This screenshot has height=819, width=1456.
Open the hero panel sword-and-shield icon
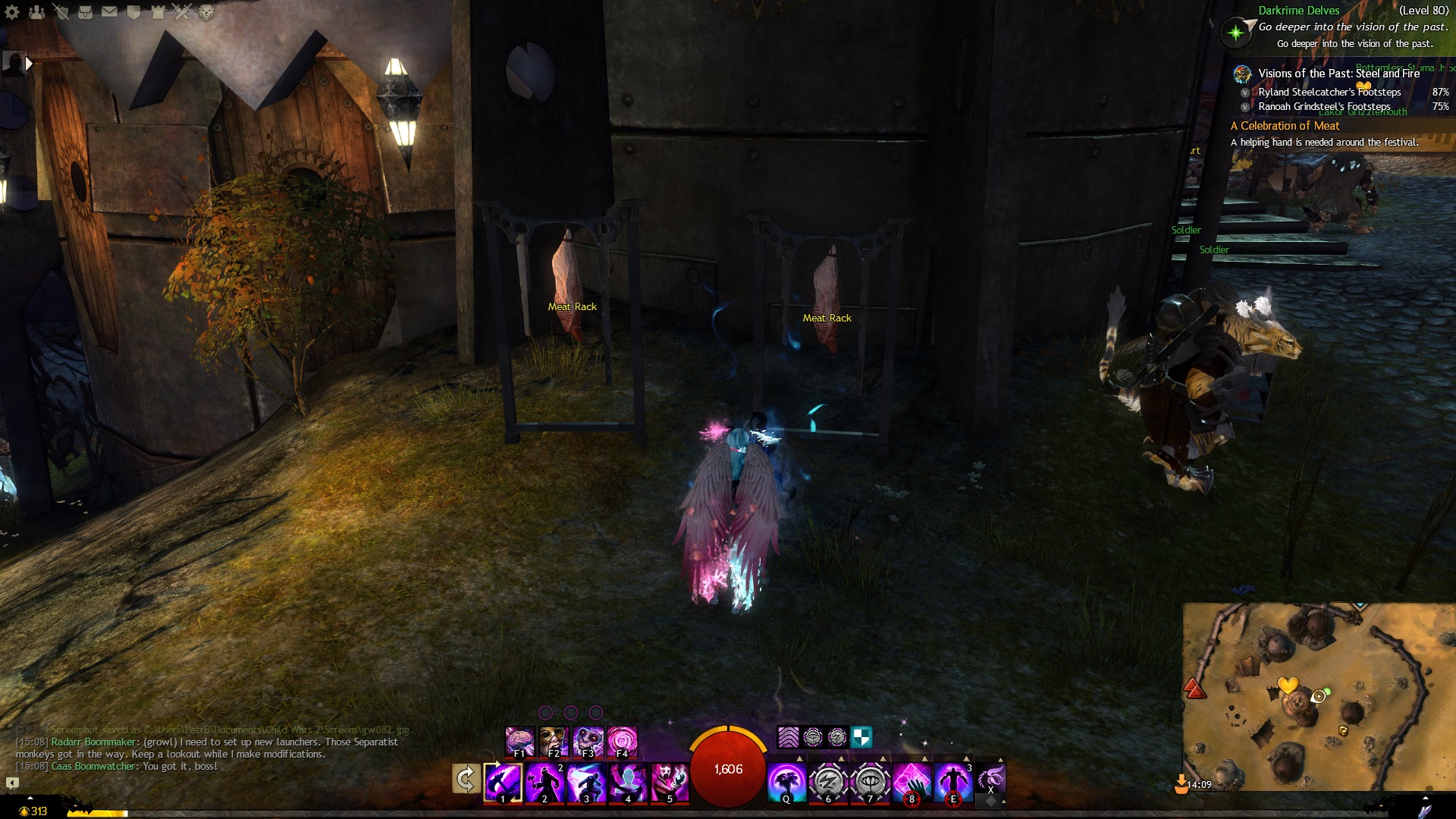click(x=61, y=12)
